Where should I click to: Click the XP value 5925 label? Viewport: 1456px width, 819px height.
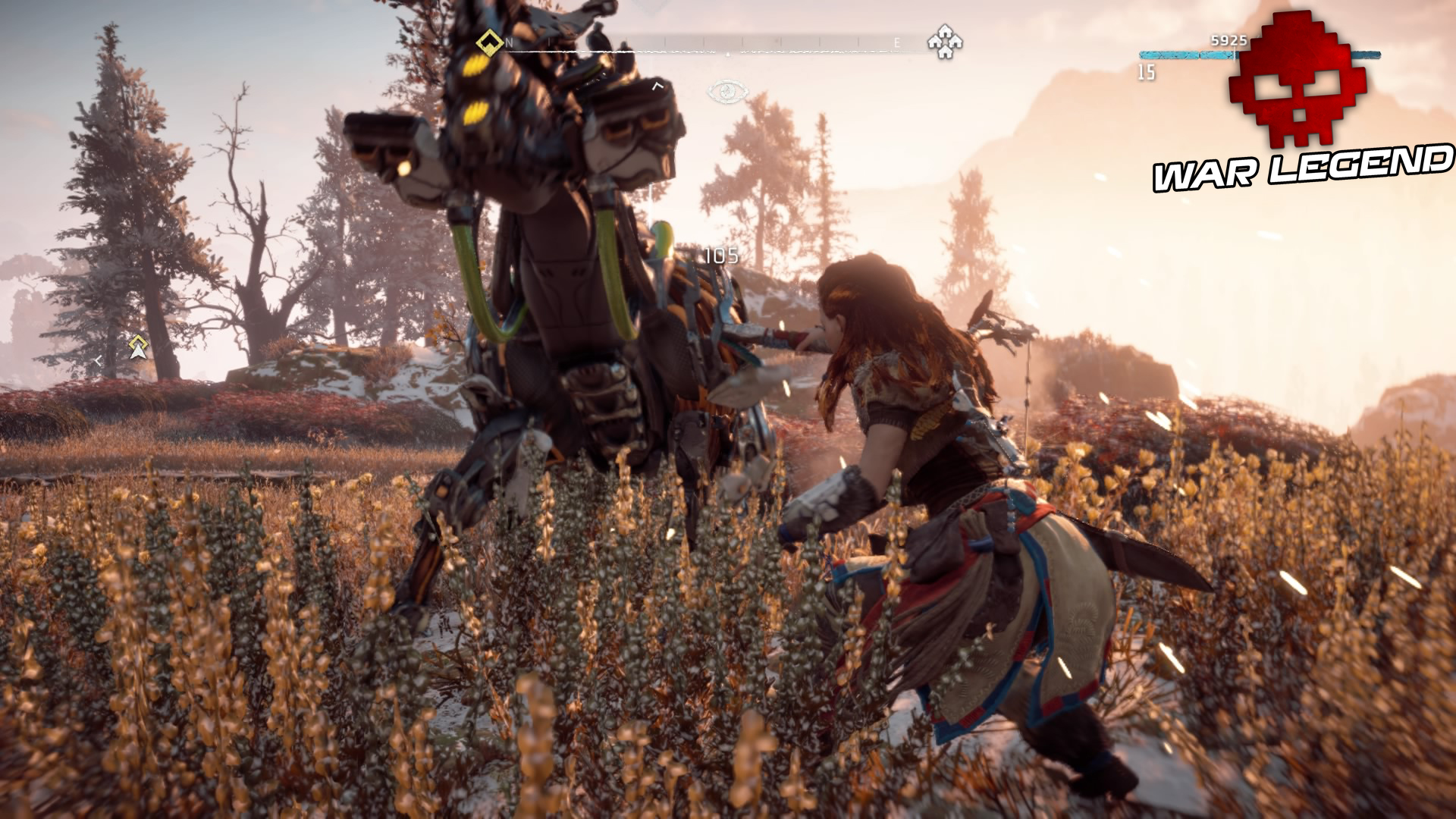1230,39
